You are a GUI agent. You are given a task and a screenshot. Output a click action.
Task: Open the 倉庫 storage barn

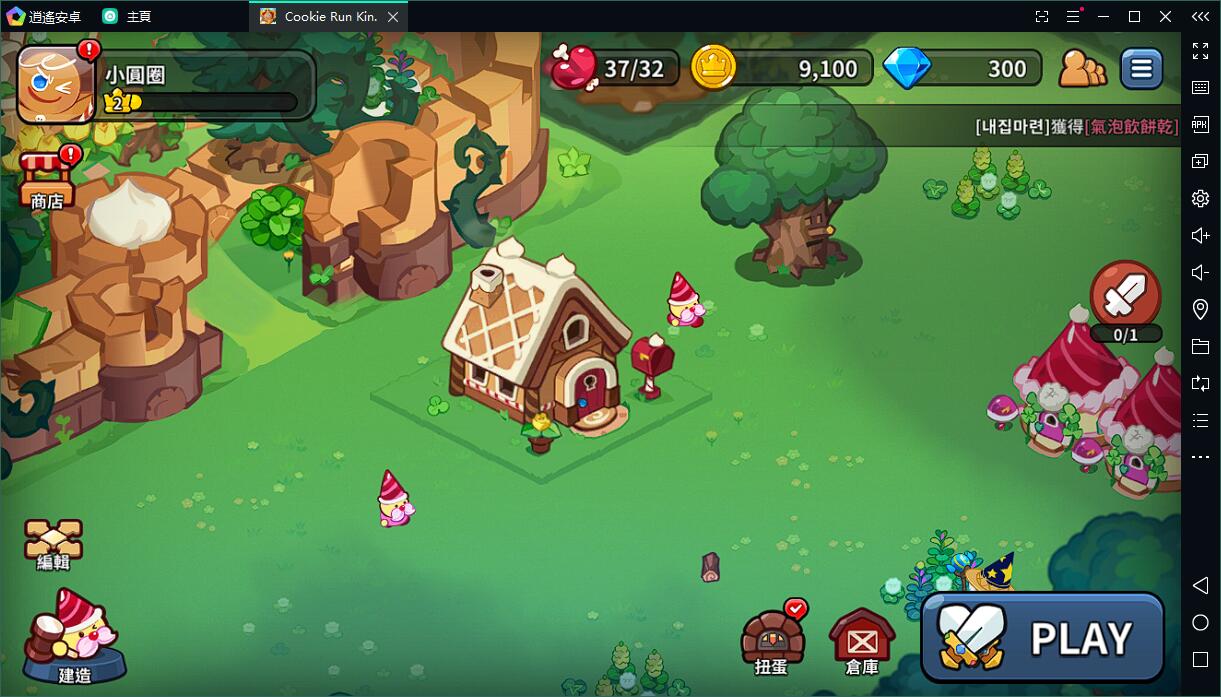point(861,640)
